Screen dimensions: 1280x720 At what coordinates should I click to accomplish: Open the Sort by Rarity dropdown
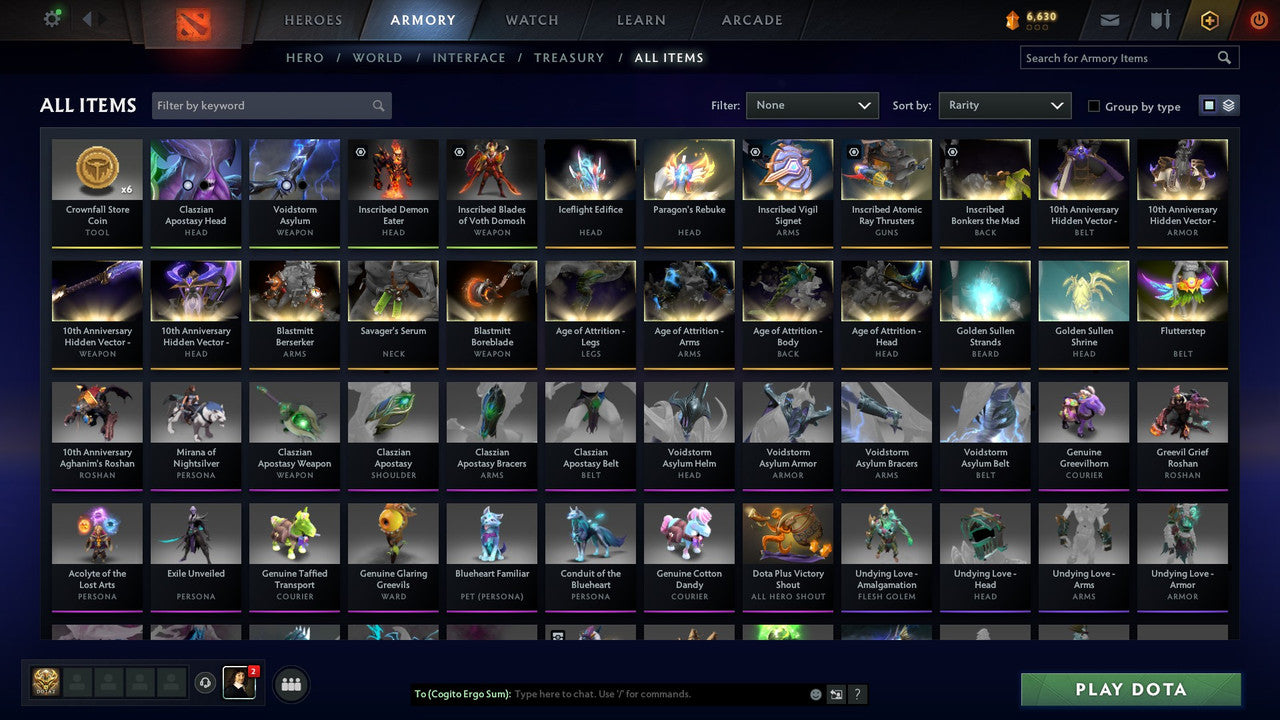coord(1004,105)
